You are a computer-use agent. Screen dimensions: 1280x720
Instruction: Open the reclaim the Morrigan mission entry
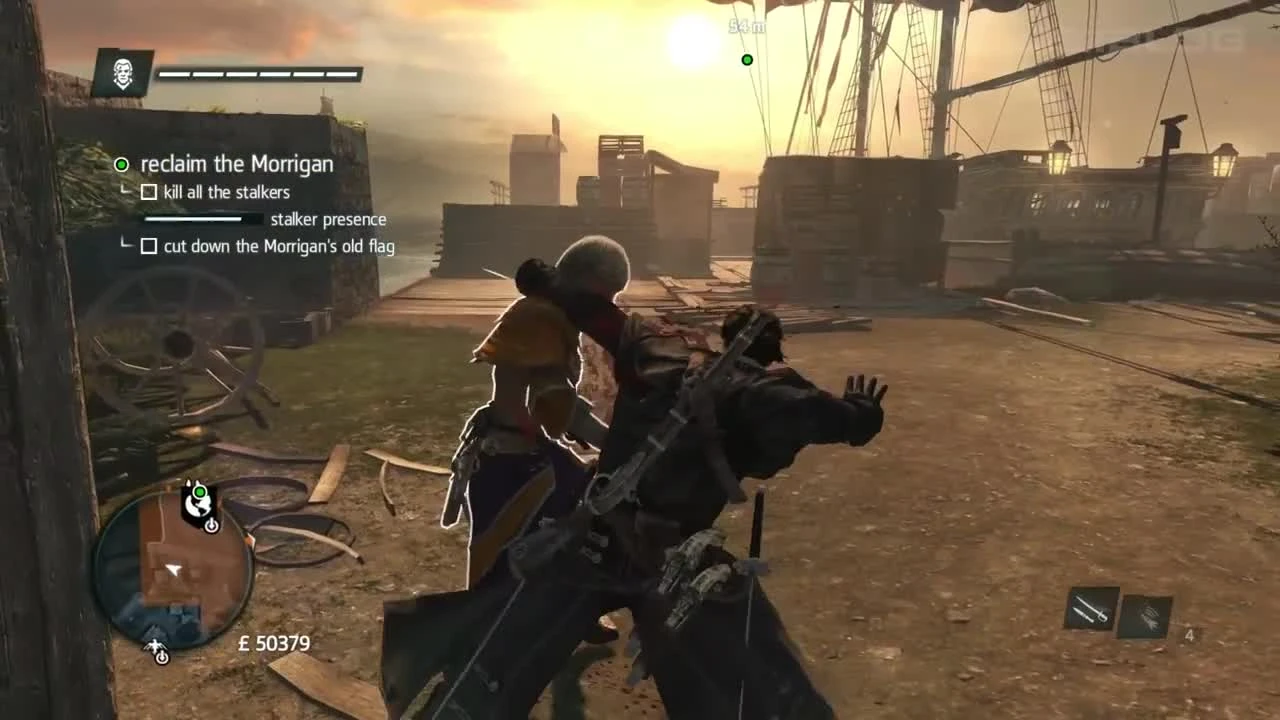click(237, 164)
